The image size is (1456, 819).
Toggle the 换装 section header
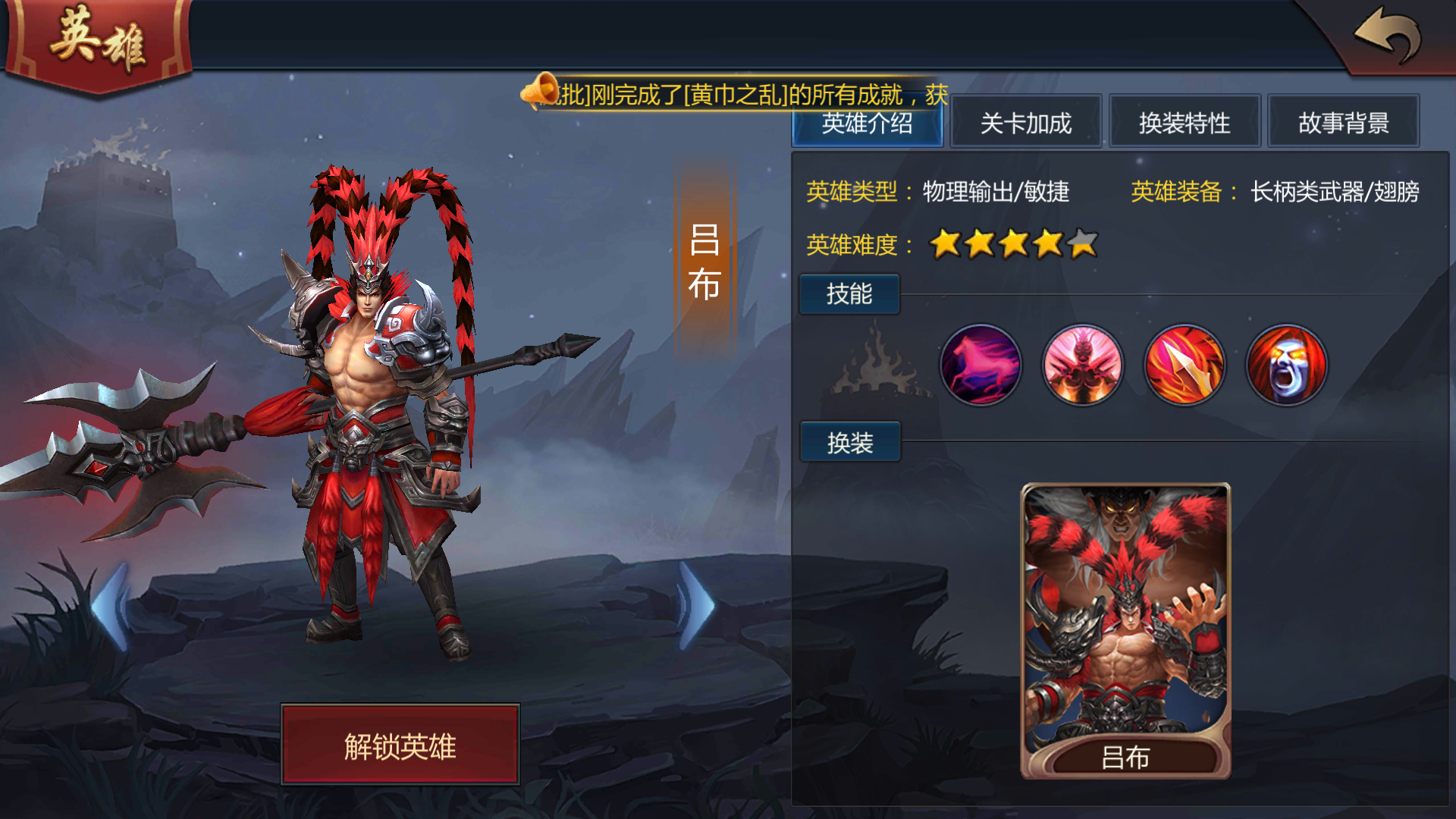point(849,441)
